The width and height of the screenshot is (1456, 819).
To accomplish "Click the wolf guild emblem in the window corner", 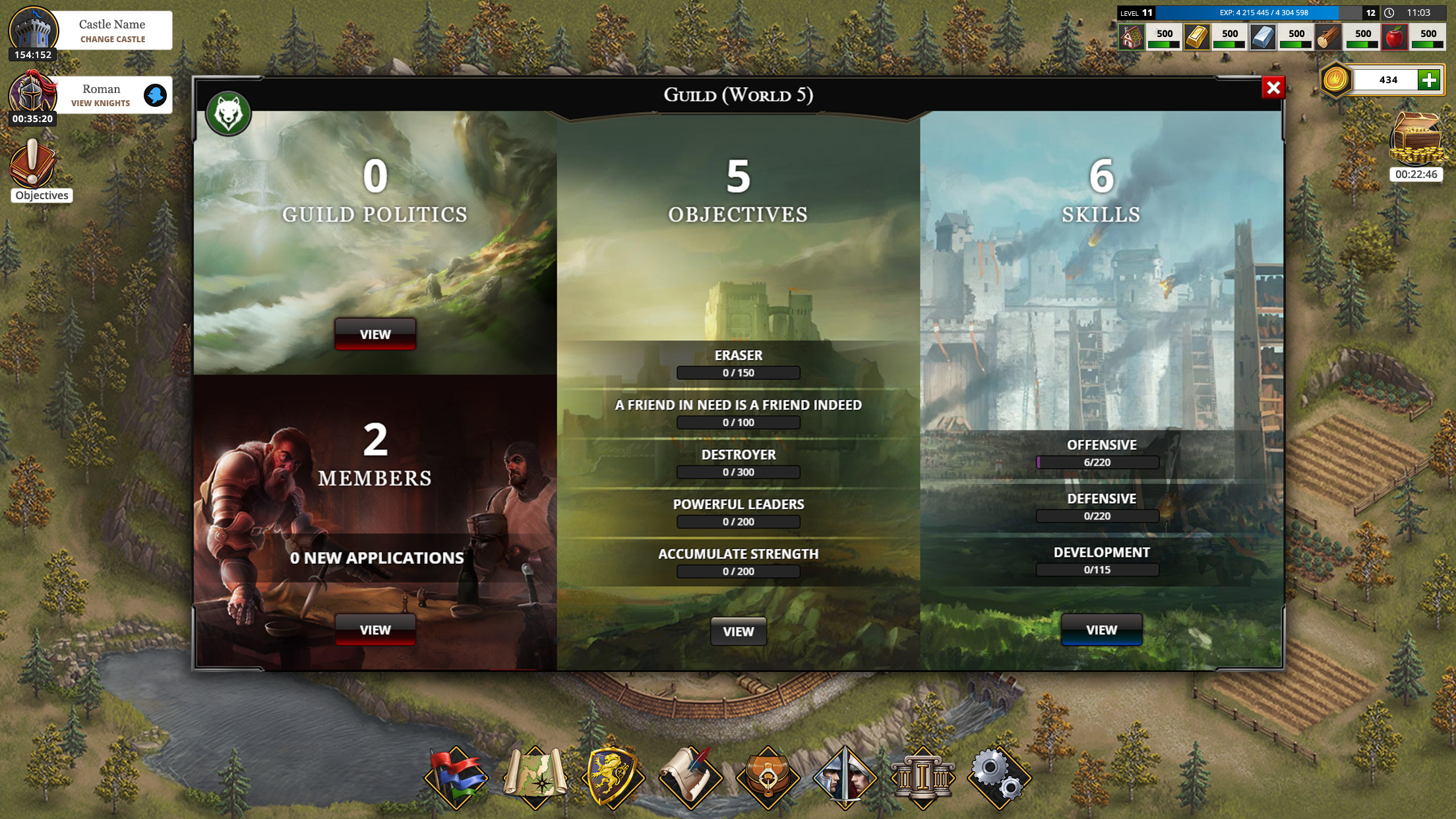I will pyautogui.click(x=228, y=113).
